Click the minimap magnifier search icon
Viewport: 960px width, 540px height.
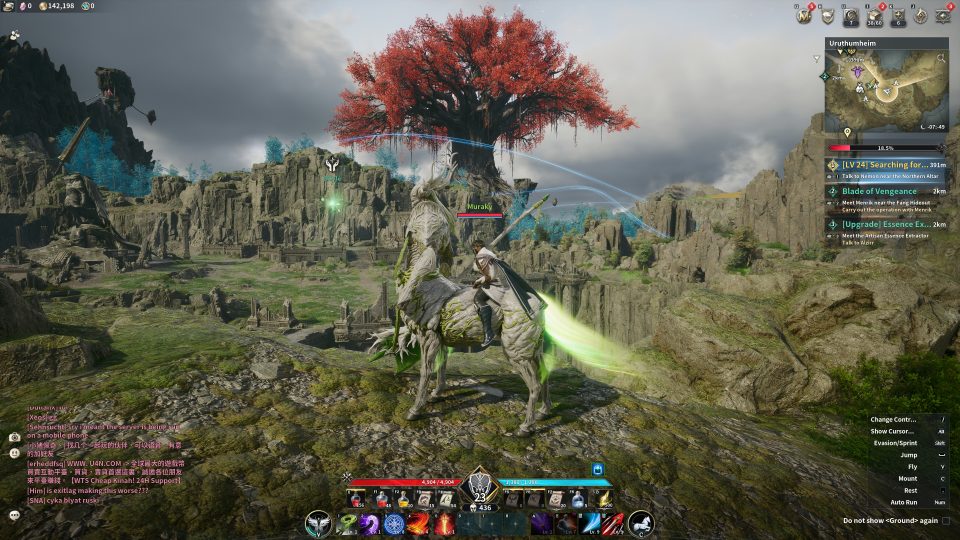(942, 59)
